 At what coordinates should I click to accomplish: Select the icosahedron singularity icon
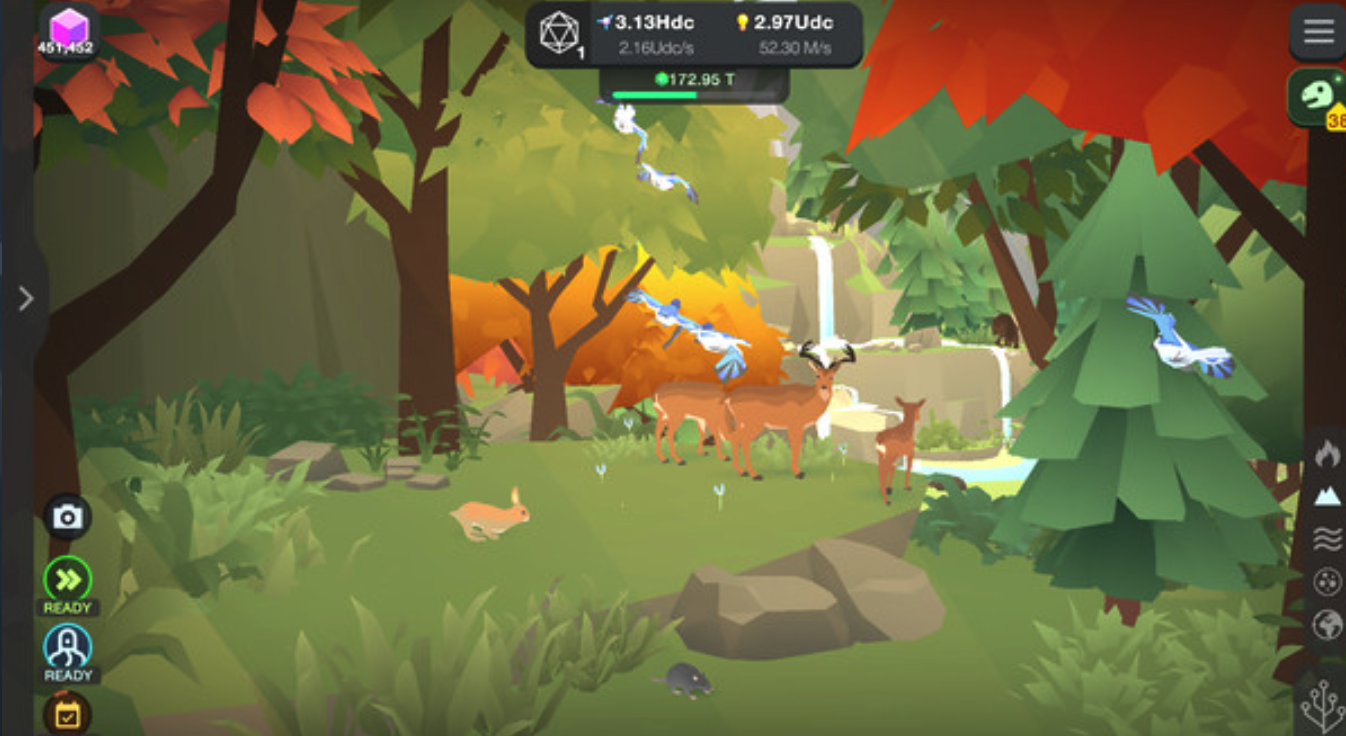(559, 33)
